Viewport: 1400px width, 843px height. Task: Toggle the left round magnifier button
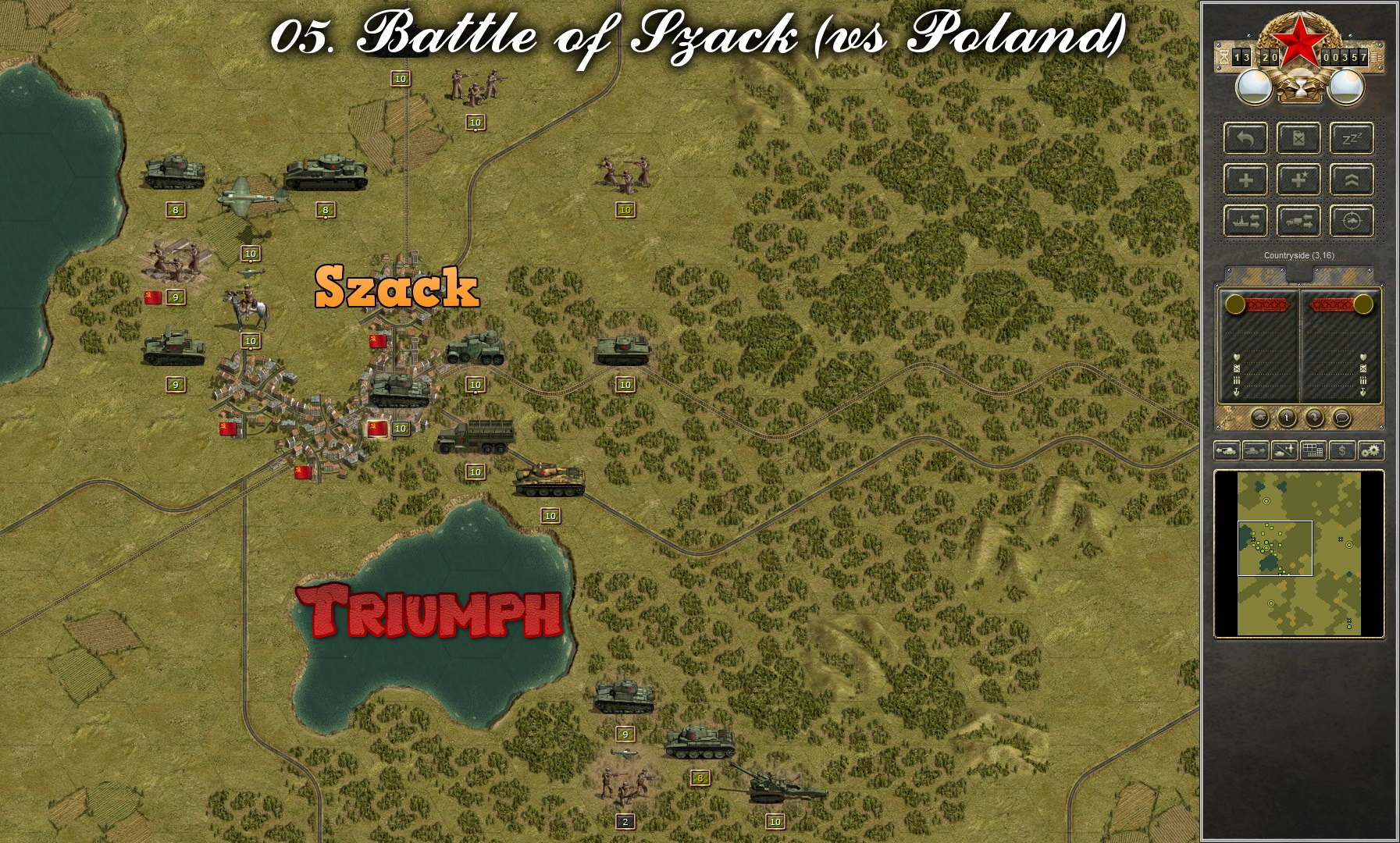pos(1255,87)
